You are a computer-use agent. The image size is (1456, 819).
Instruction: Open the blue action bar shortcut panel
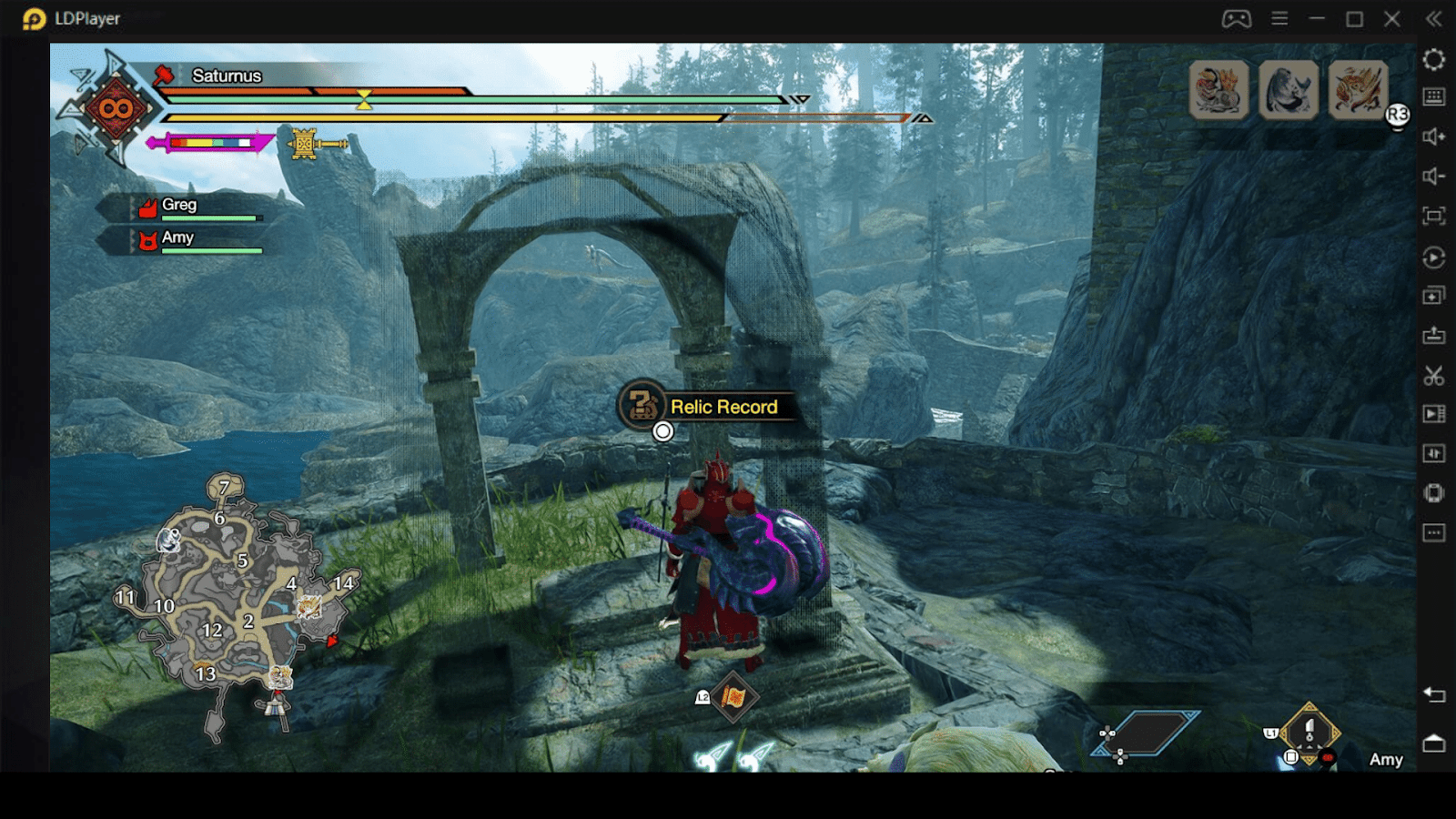1148,733
